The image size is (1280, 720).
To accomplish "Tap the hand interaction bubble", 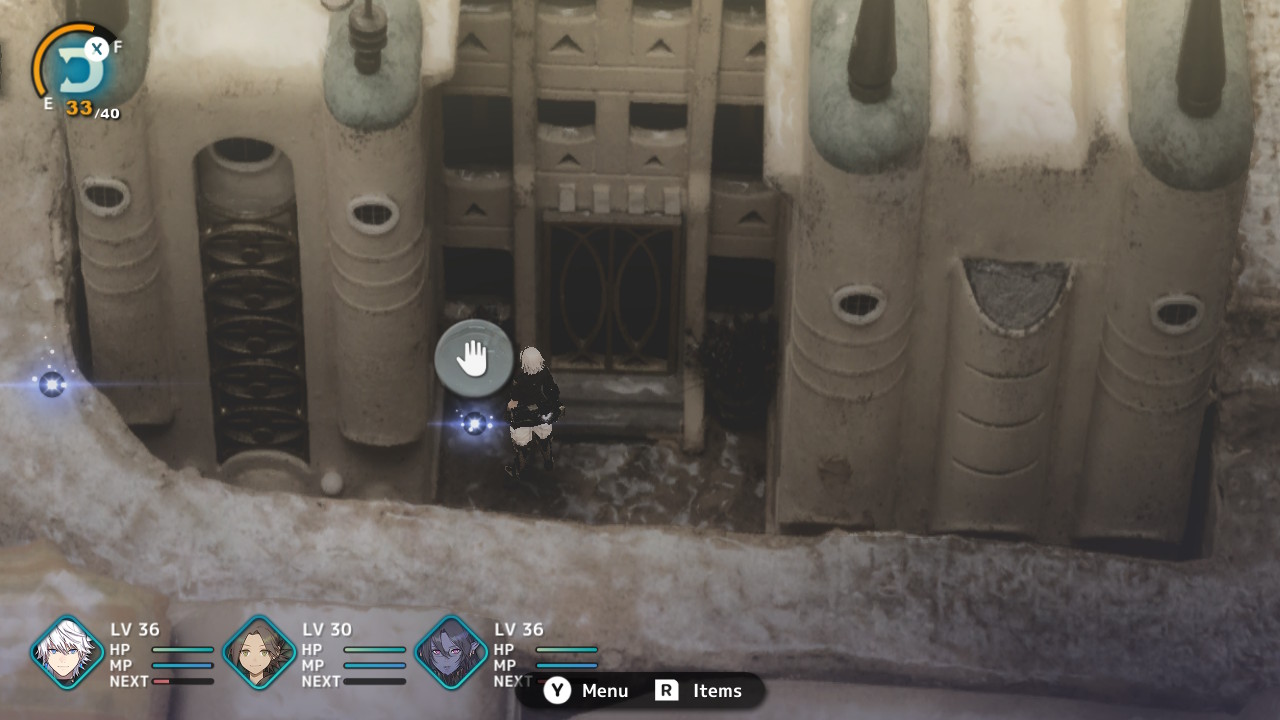I will coord(473,358).
